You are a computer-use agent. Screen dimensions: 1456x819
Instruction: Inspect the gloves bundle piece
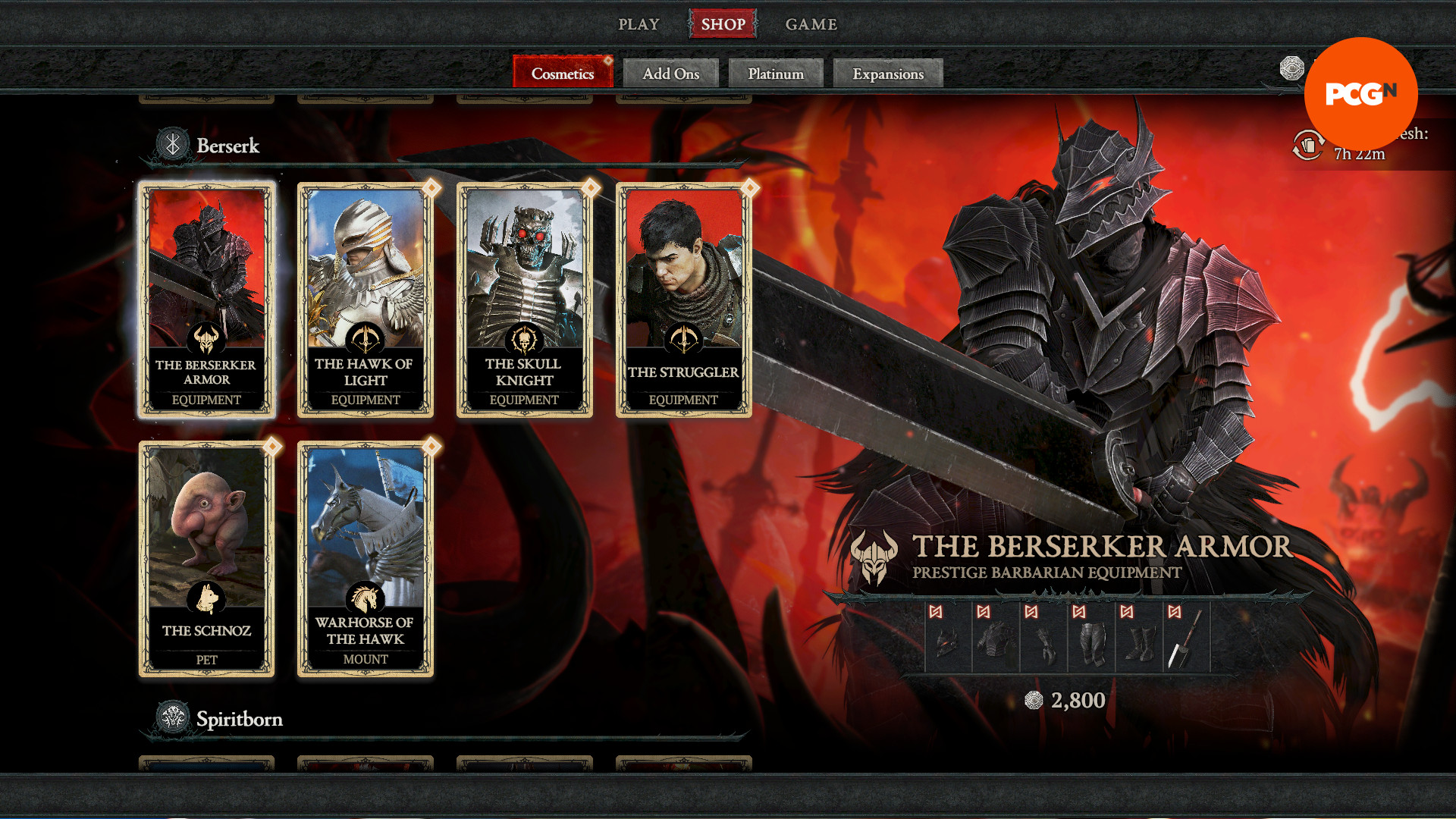(1043, 639)
